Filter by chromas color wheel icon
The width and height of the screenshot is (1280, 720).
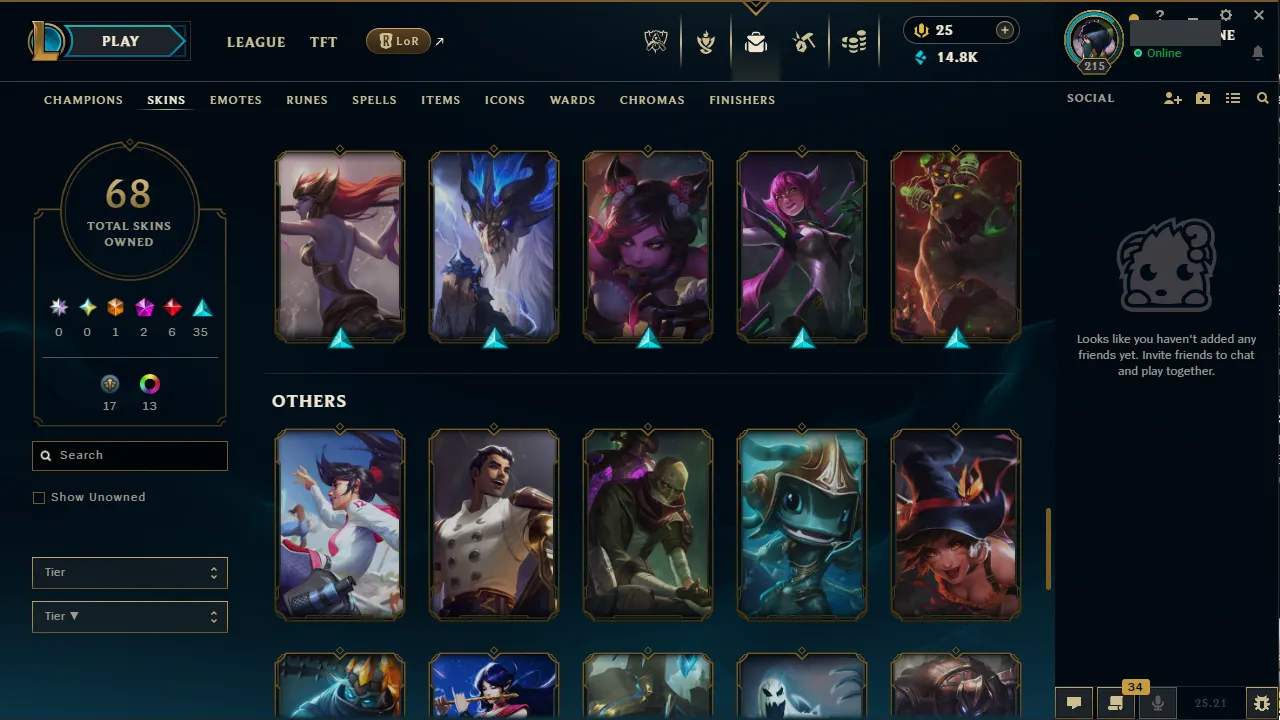(x=149, y=383)
